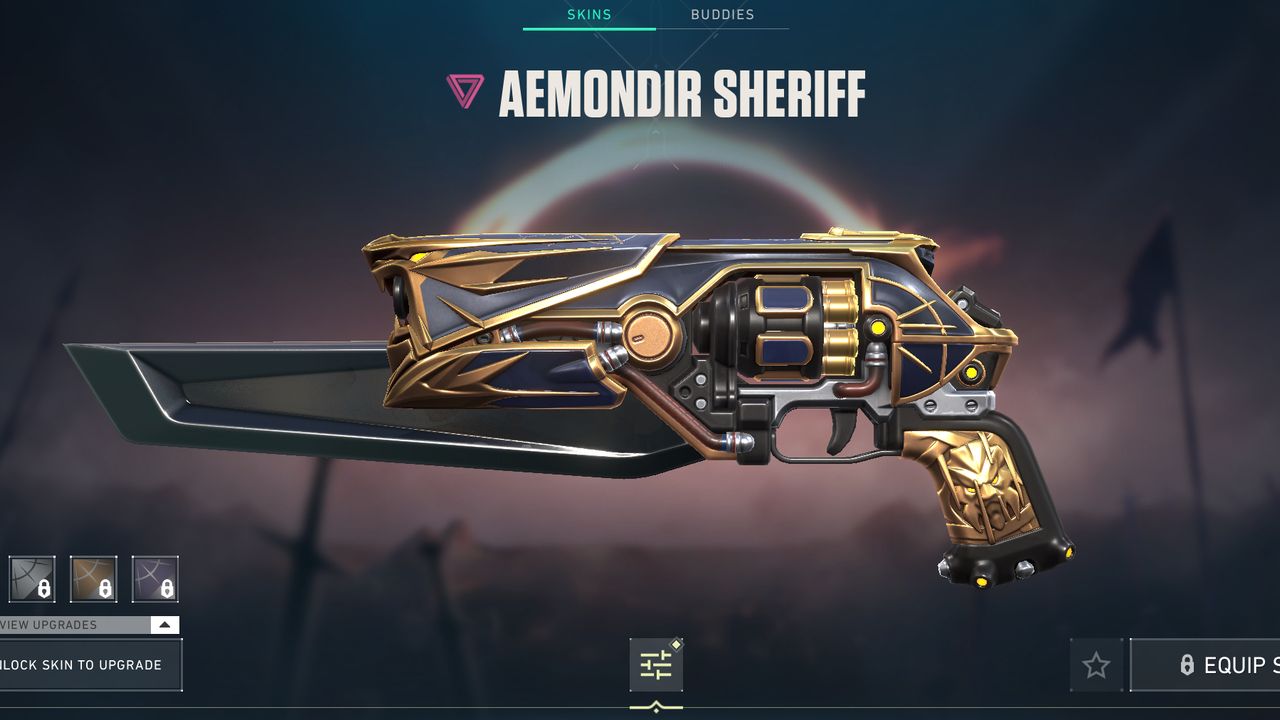Favorite the Aemondir Sheriff skin
1280x720 pixels.
[x=1097, y=664]
